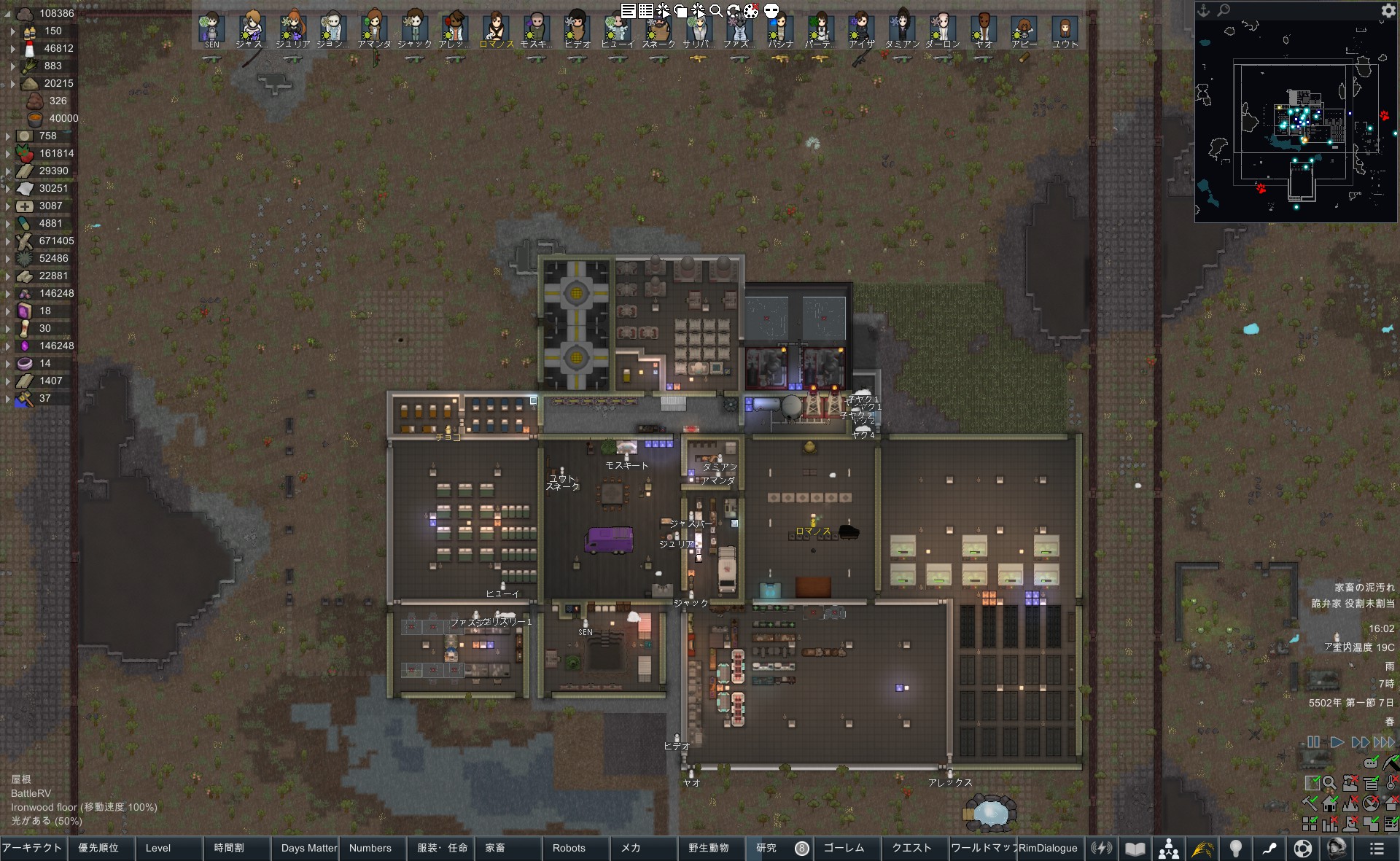The image size is (1400, 861).
Task: Pause the game with the pause button
Action: tap(1313, 742)
